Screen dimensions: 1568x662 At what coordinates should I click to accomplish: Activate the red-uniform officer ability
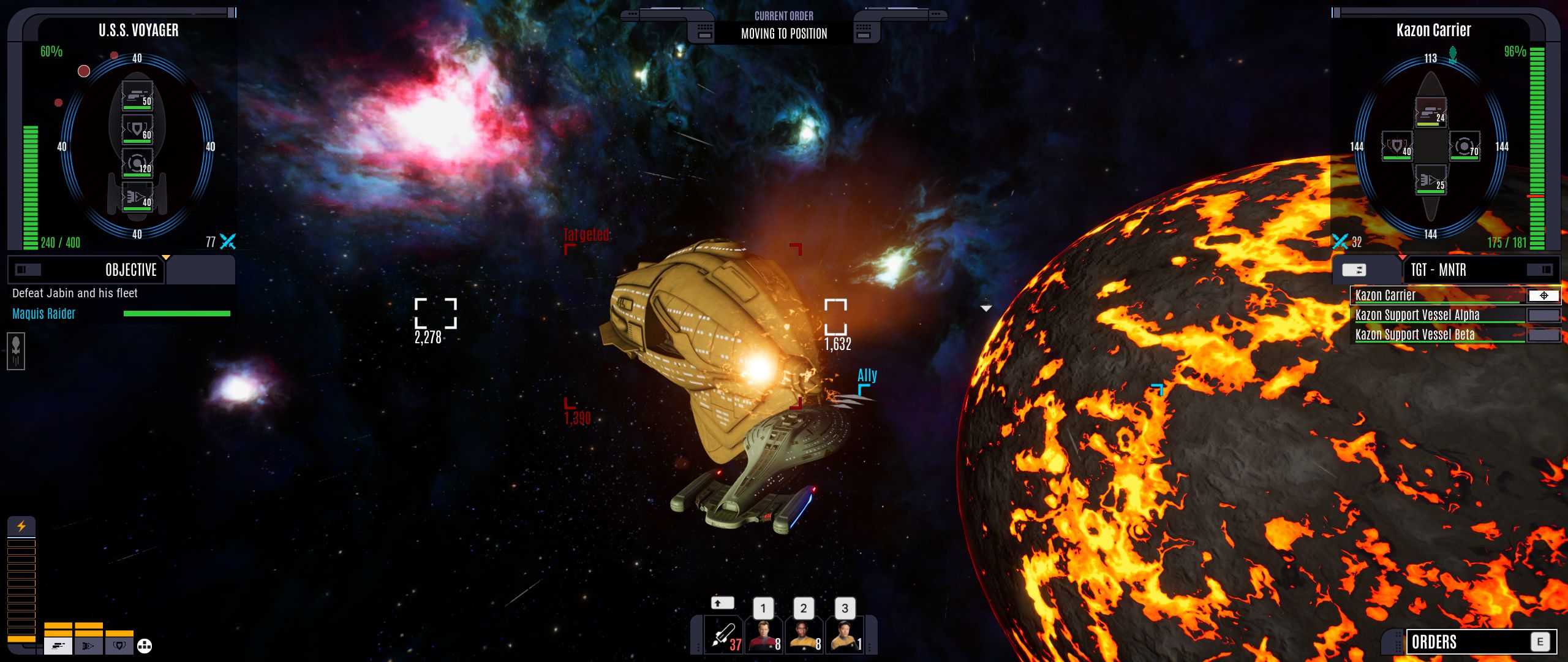[x=764, y=636]
